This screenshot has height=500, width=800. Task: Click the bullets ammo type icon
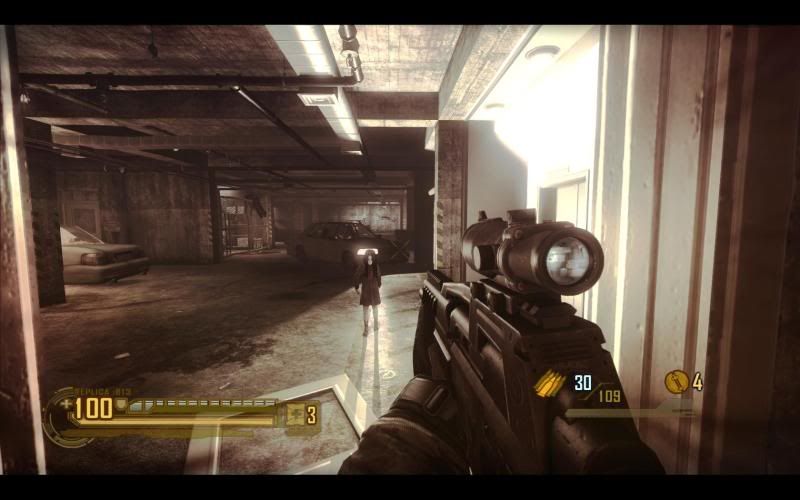coord(551,384)
